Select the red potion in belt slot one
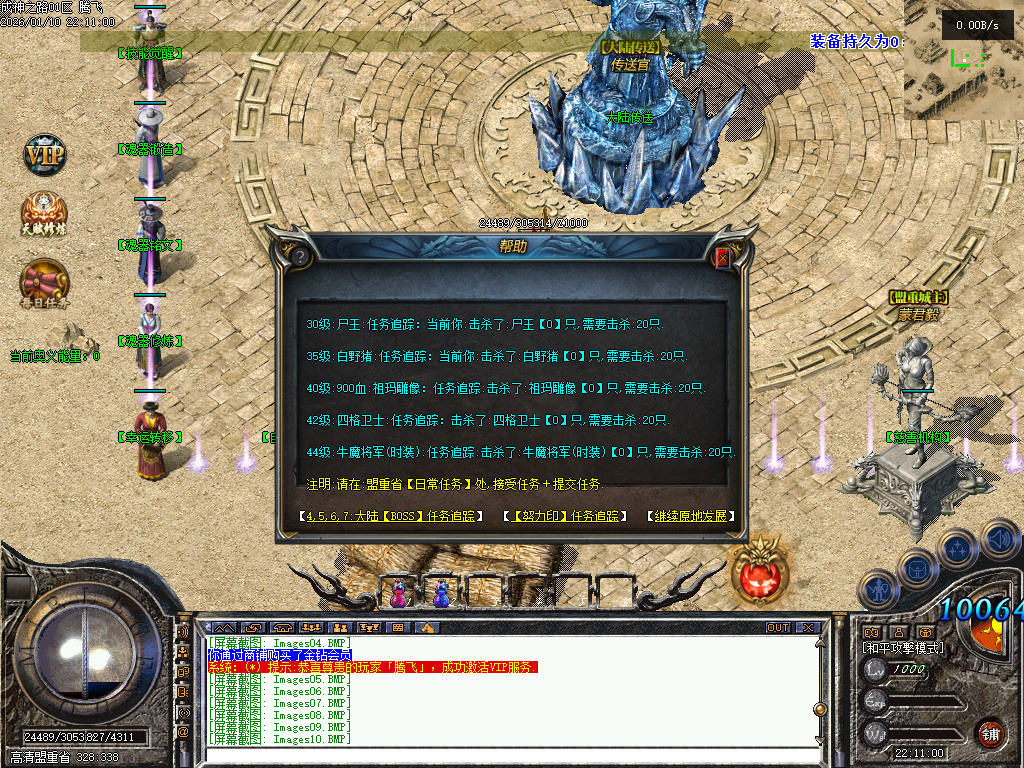The height and width of the screenshot is (768, 1024). (x=399, y=594)
